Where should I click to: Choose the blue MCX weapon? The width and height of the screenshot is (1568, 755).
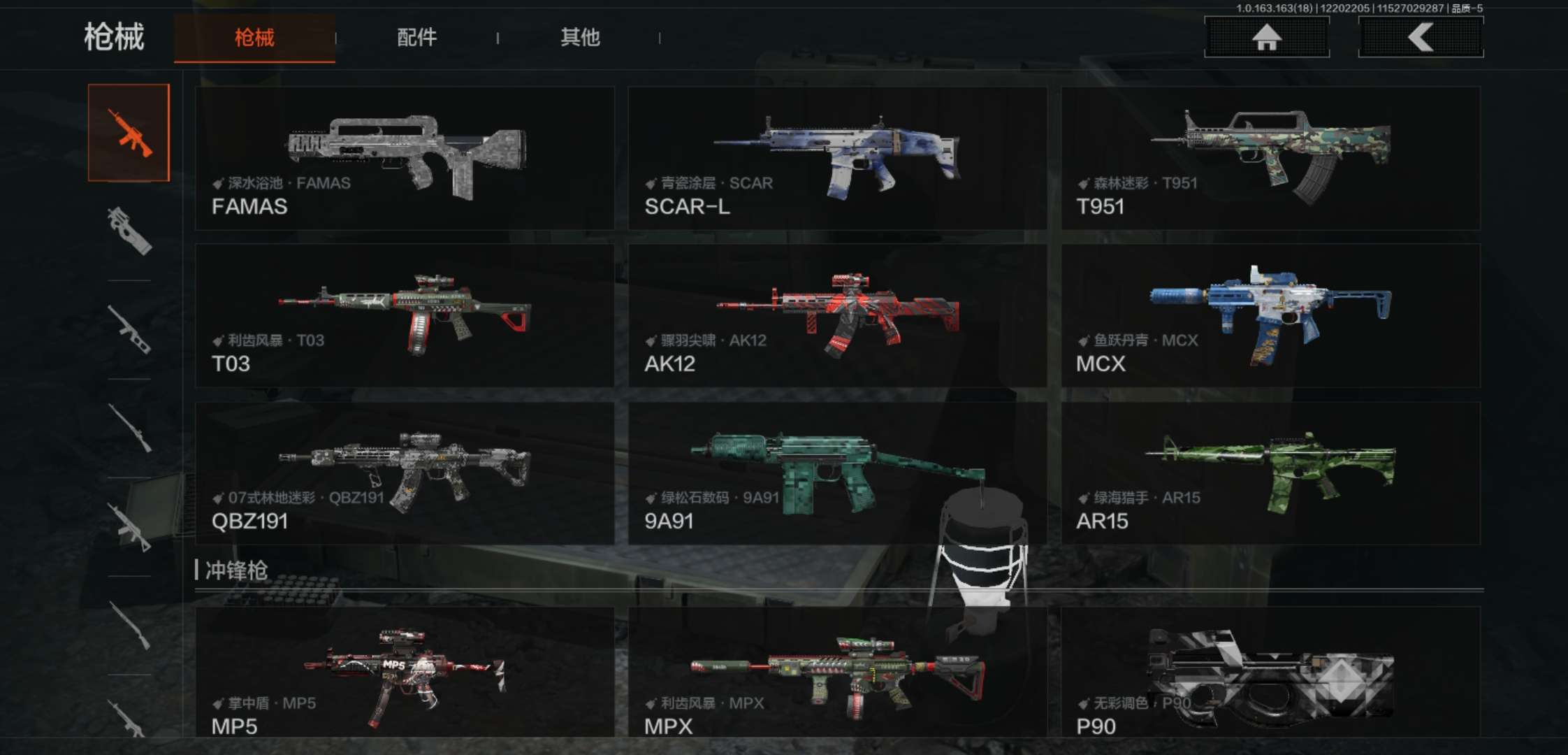coord(1270,315)
